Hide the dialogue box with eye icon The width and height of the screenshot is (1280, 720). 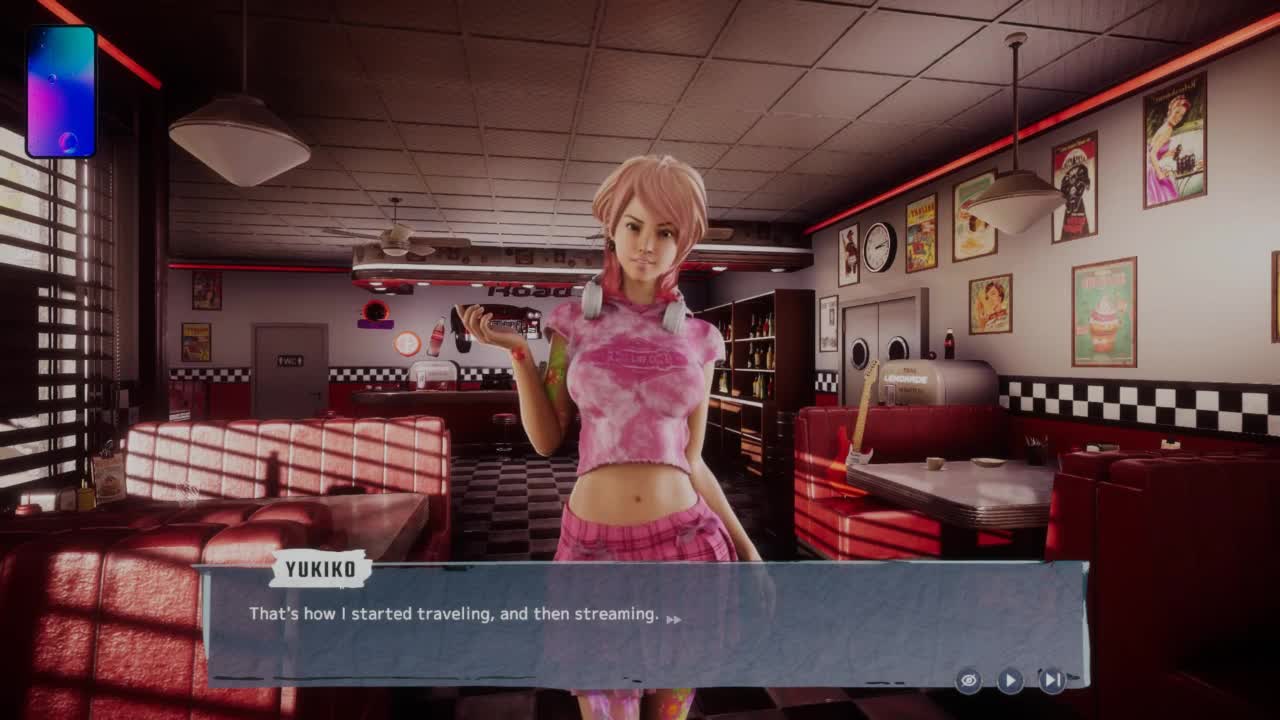point(967,681)
